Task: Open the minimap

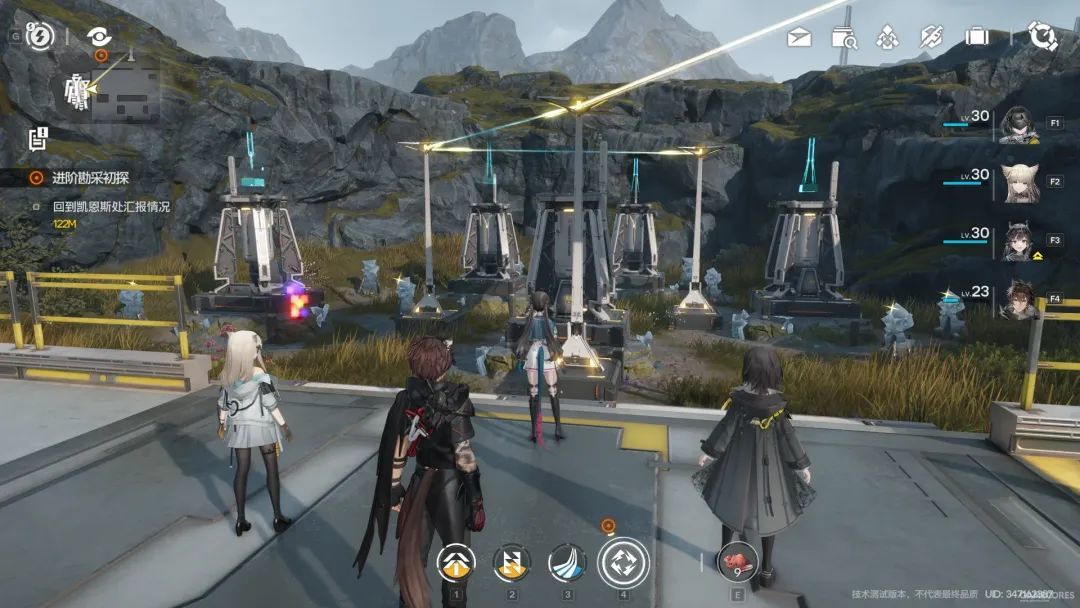Action: [106, 92]
